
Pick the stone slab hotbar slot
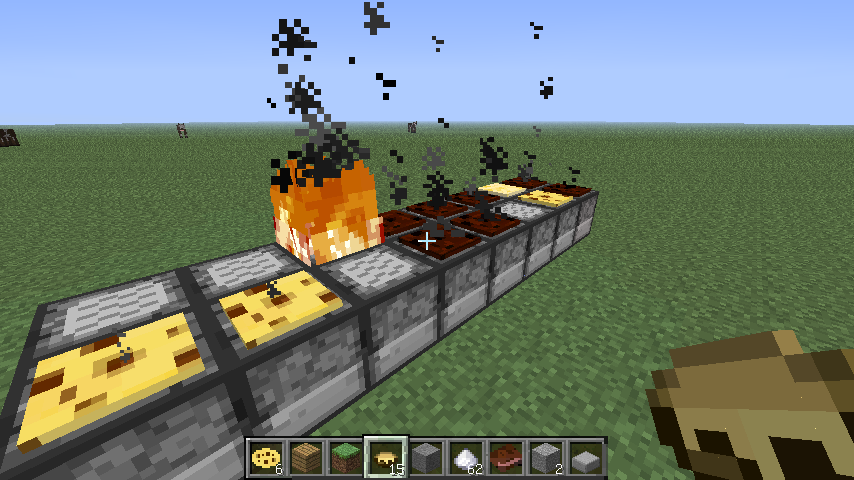[x=586, y=458]
